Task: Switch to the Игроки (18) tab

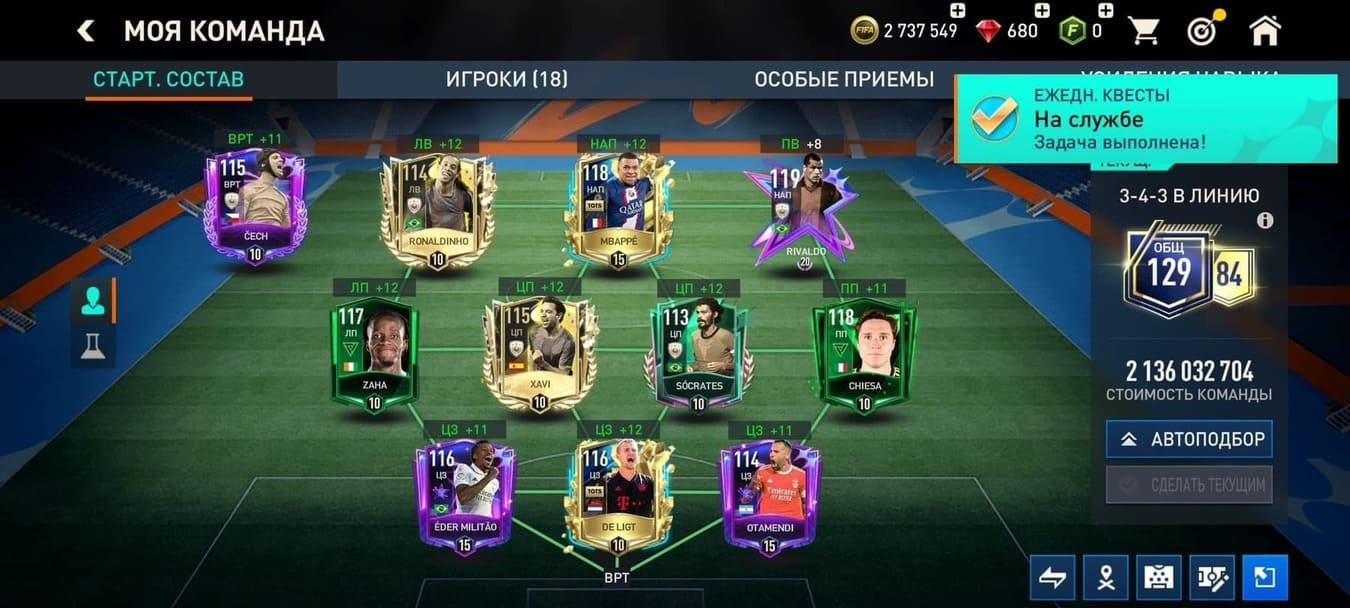Action: coord(506,80)
